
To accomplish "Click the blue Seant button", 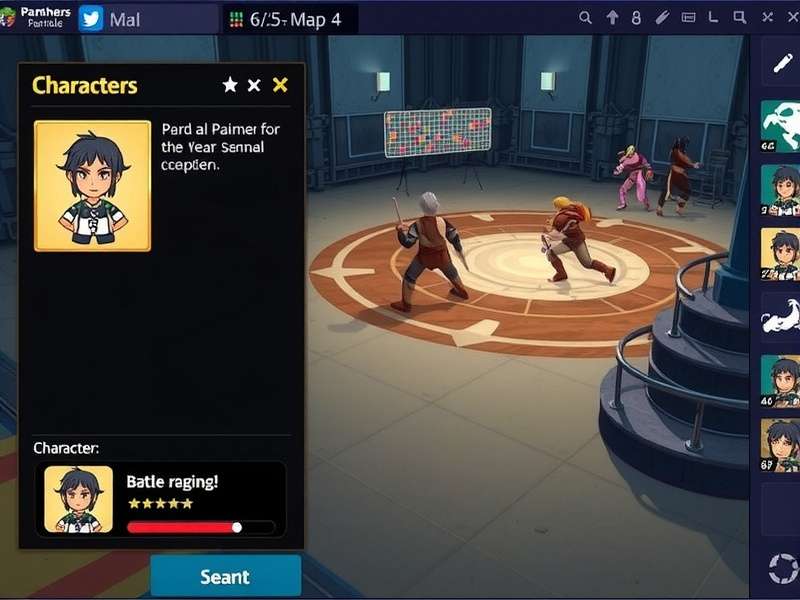I will (x=225, y=576).
